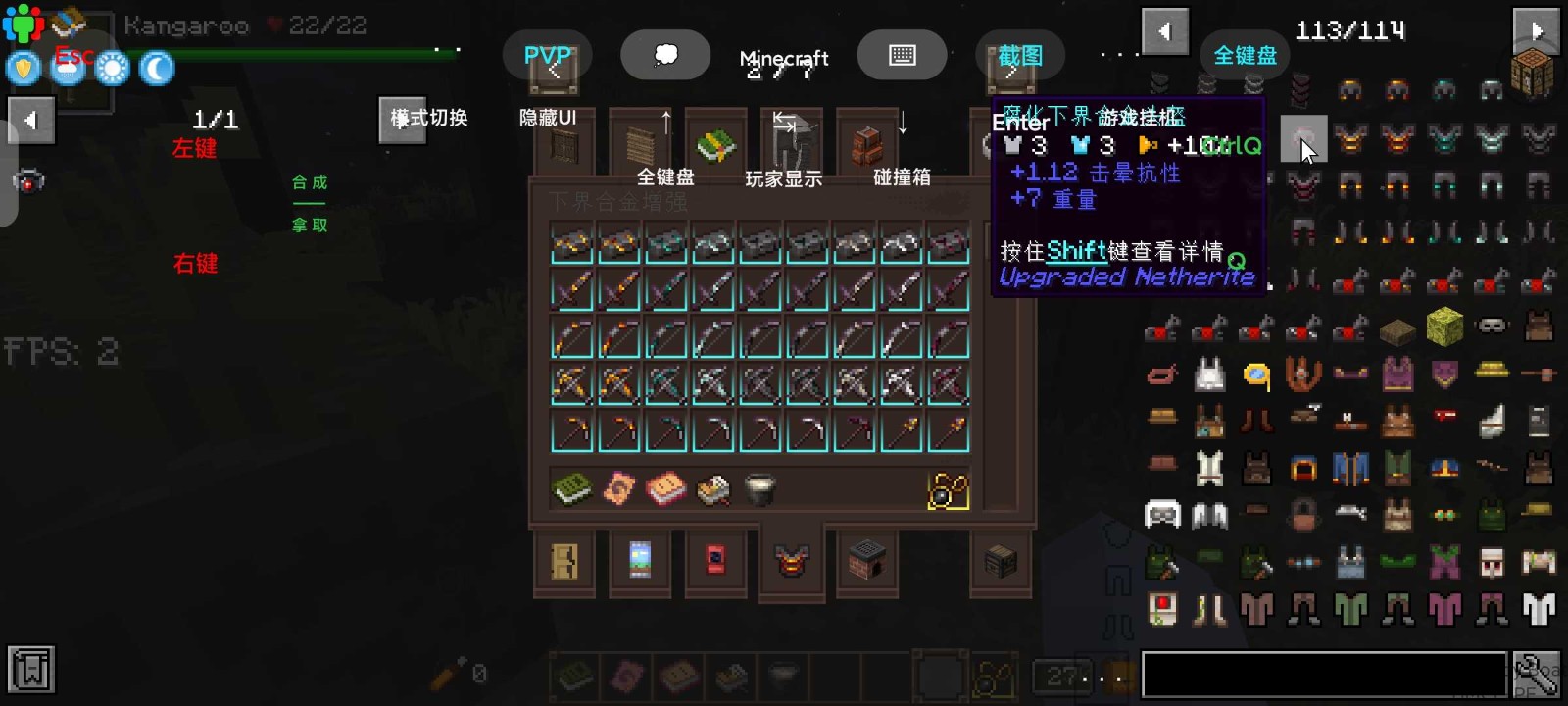
Task: Toggle 隐藏UI to hide the interface
Action: [549, 118]
